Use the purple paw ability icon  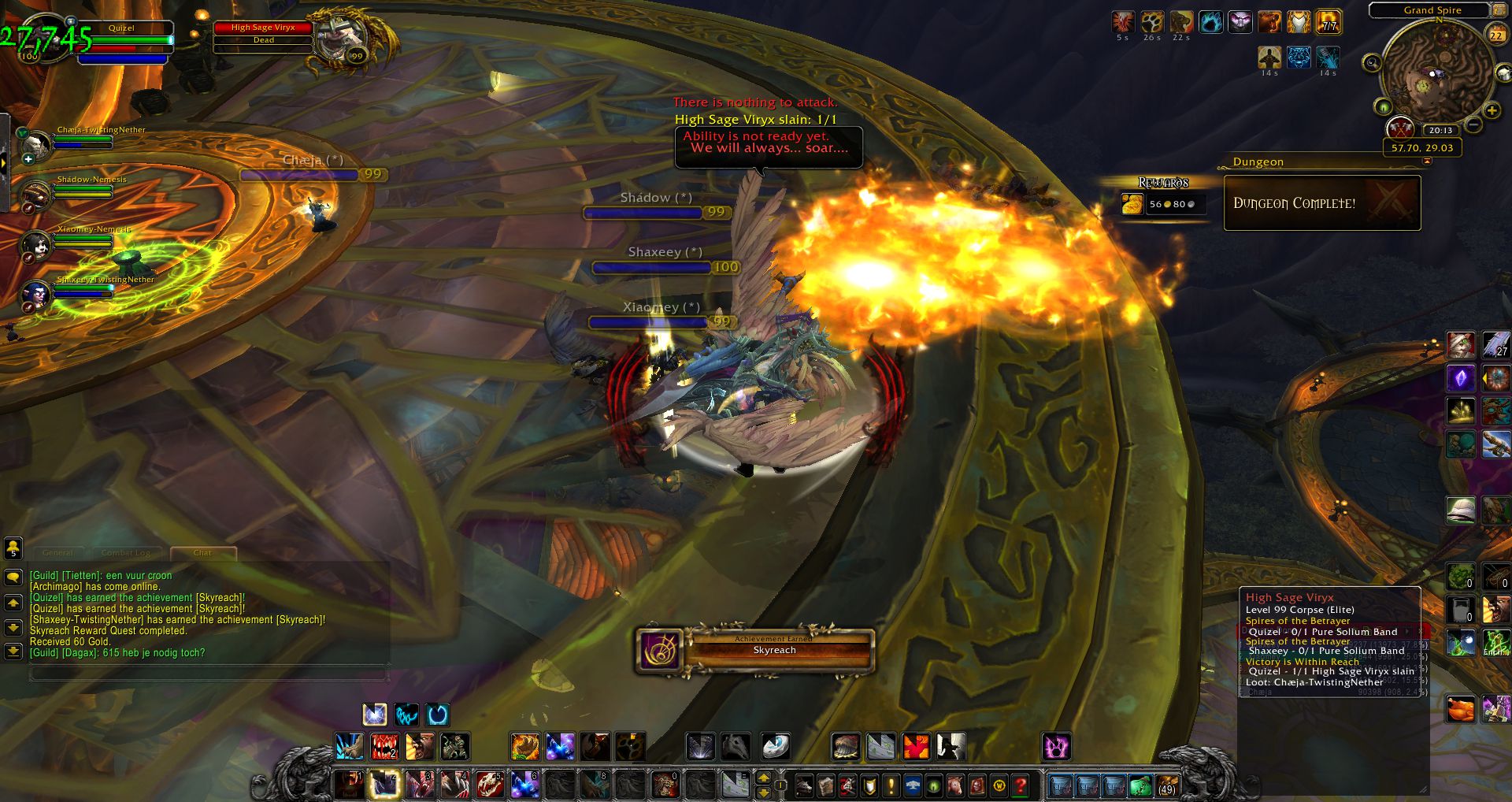(x=1055, y=746)
